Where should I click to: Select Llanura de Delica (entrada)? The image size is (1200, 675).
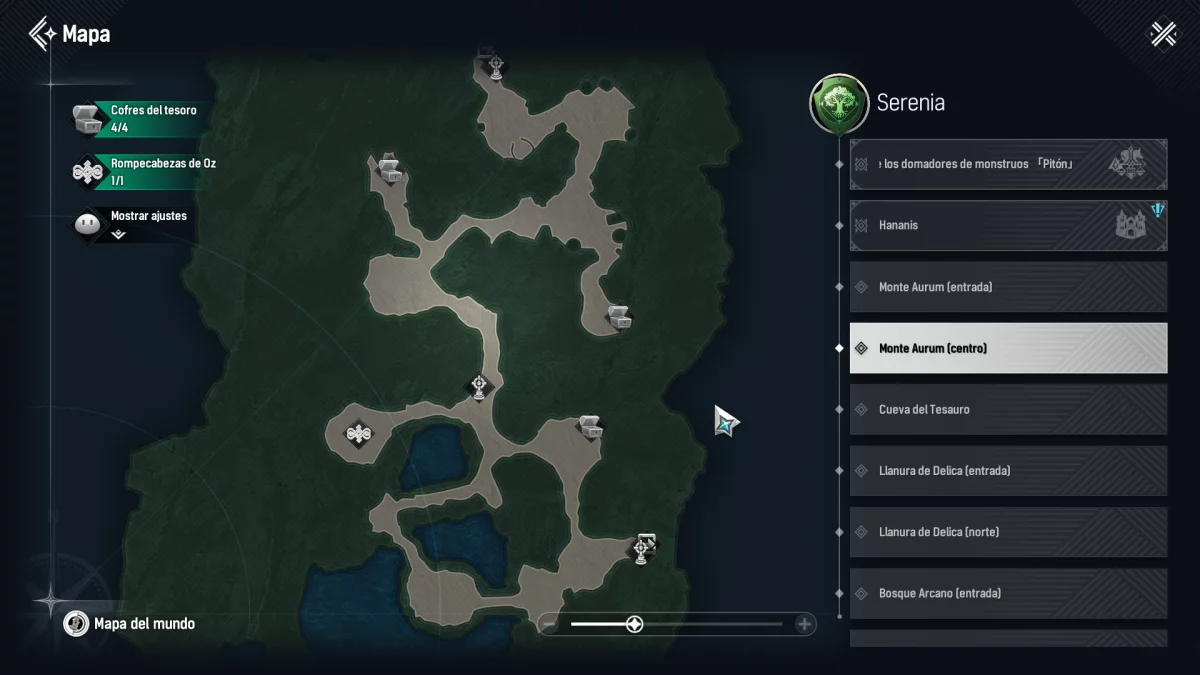tap(1008, 471)
